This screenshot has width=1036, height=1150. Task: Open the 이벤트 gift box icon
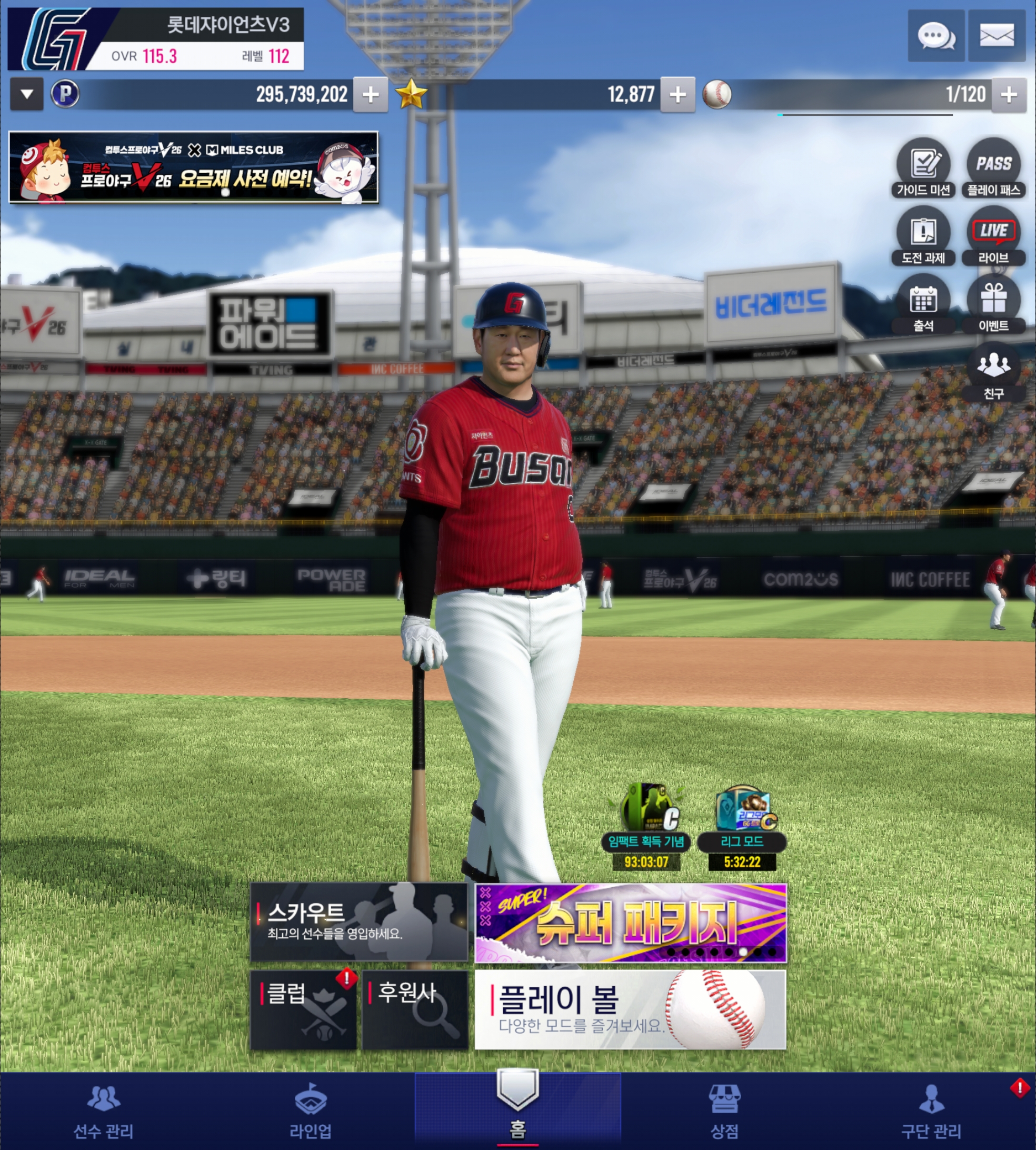[993, 304]
